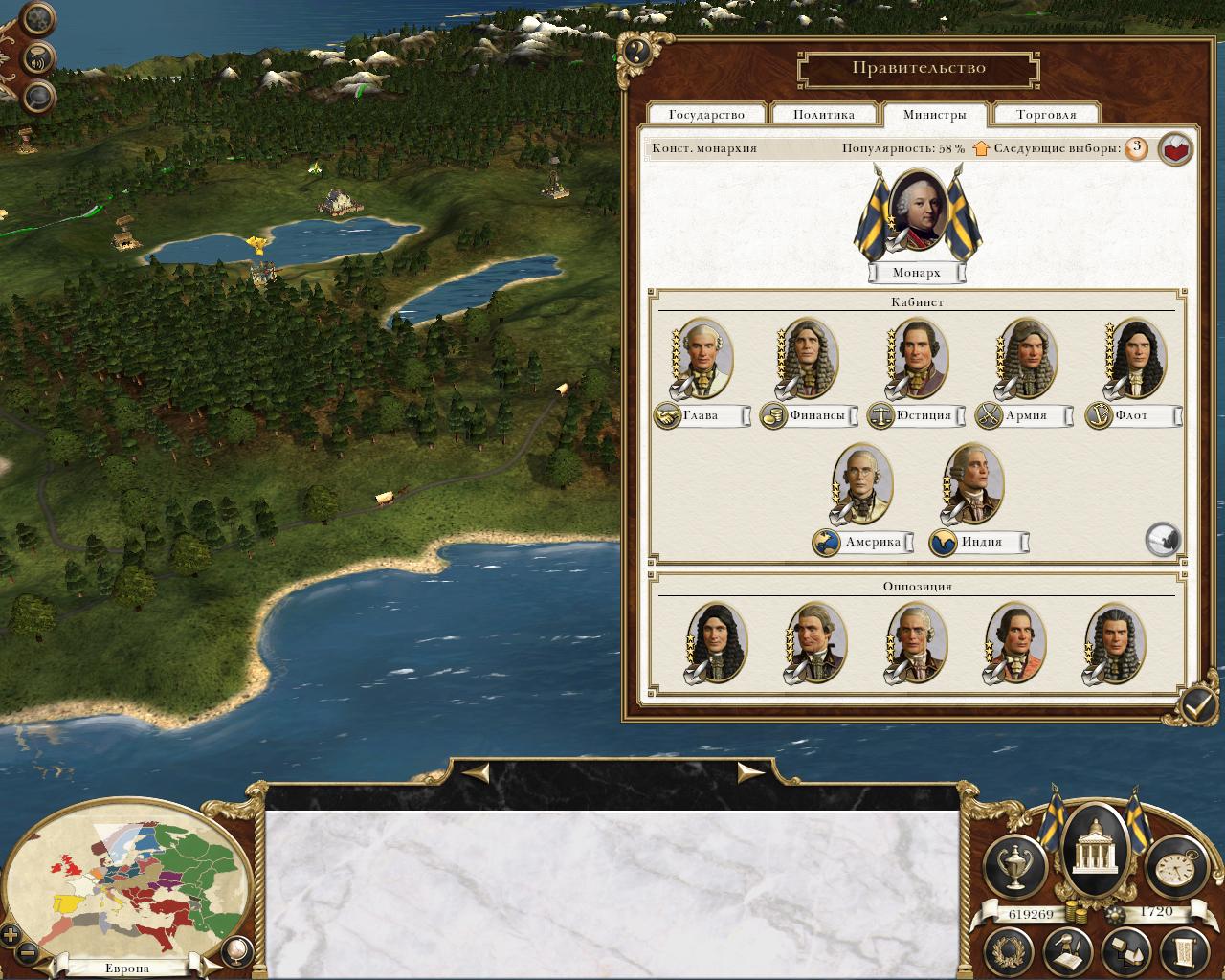Switch to the Государство tab
Viewport: 1225px width, 980px height.
(x=706, y=115)
